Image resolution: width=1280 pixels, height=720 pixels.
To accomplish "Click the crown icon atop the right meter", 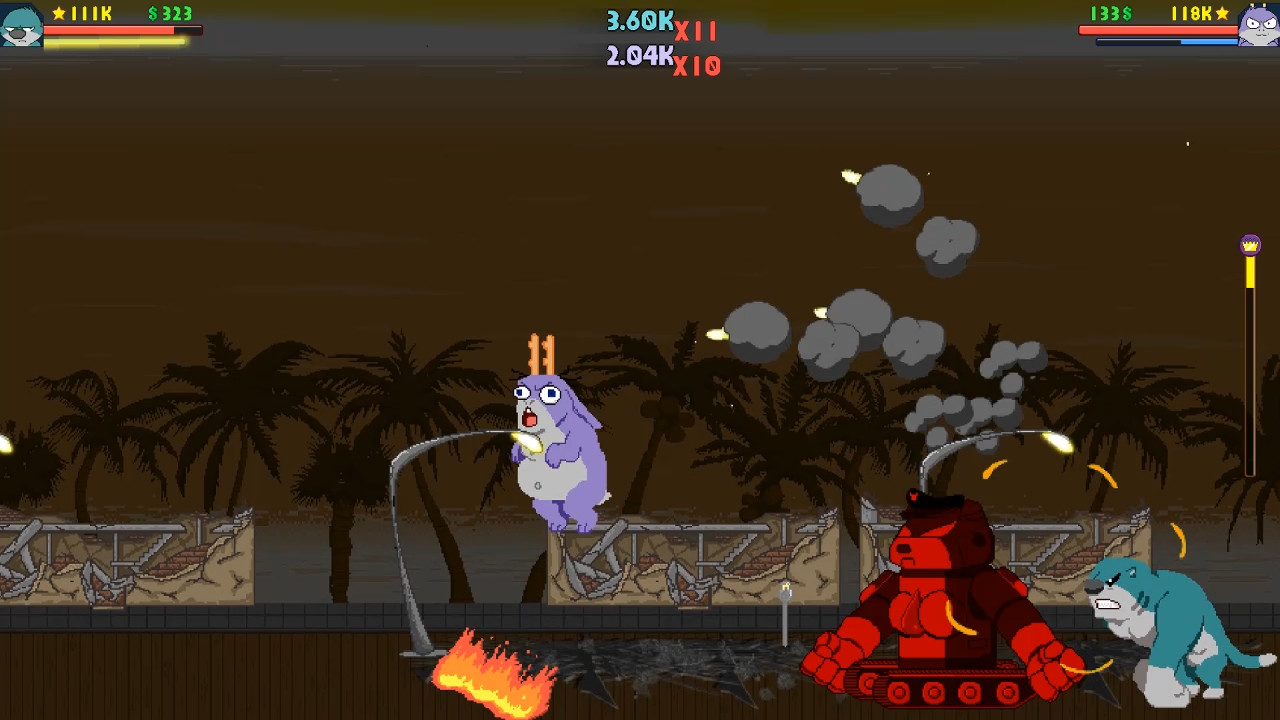I will (1250, 243).
